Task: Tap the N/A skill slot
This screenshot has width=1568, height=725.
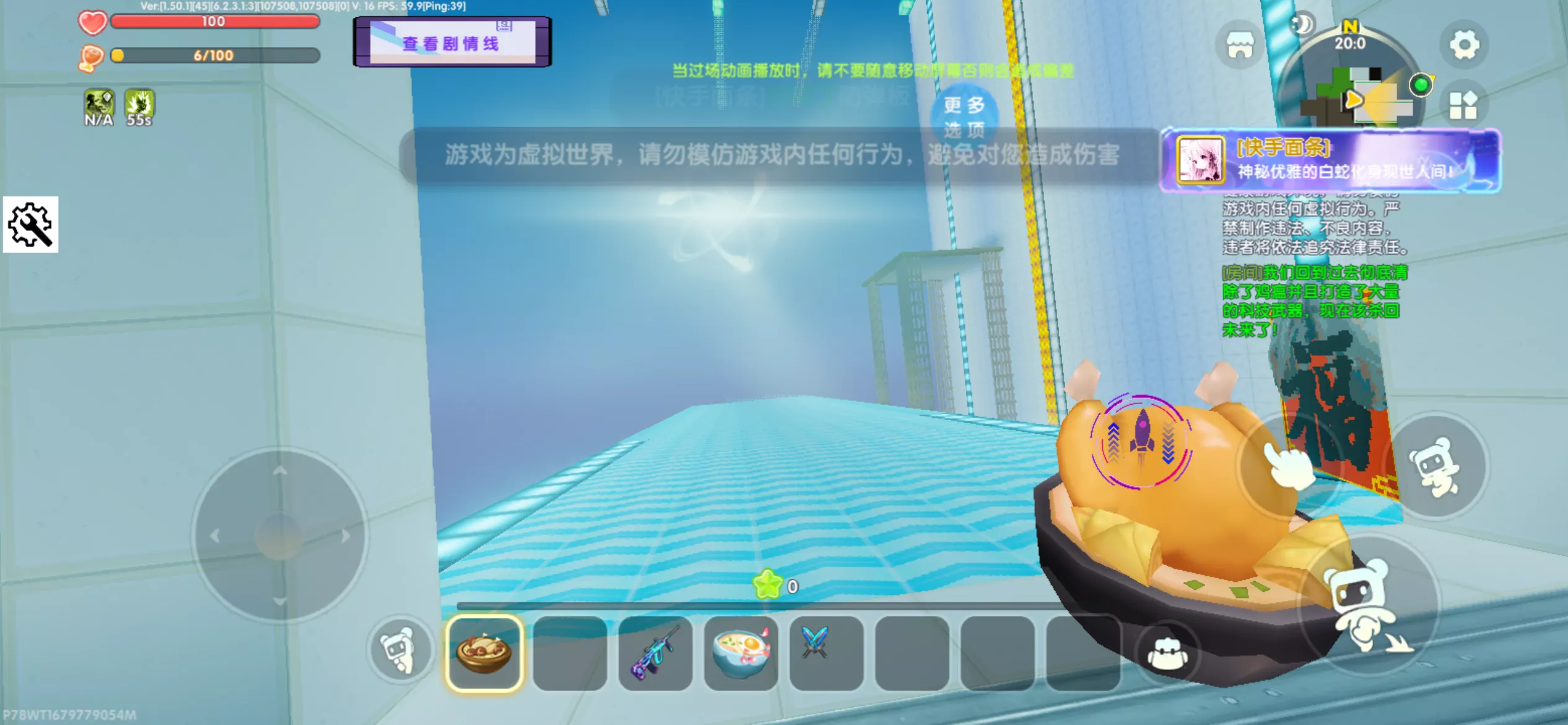Action: pos(98,104)
